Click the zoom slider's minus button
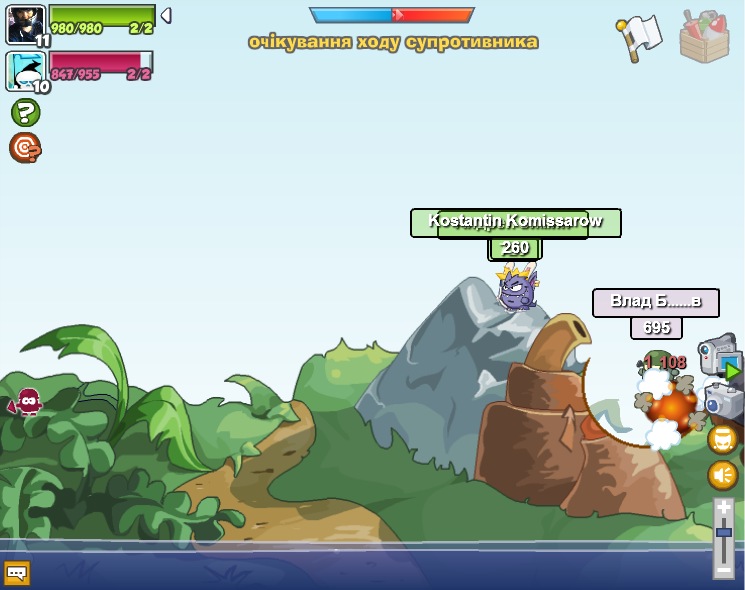 coord(724,569)
